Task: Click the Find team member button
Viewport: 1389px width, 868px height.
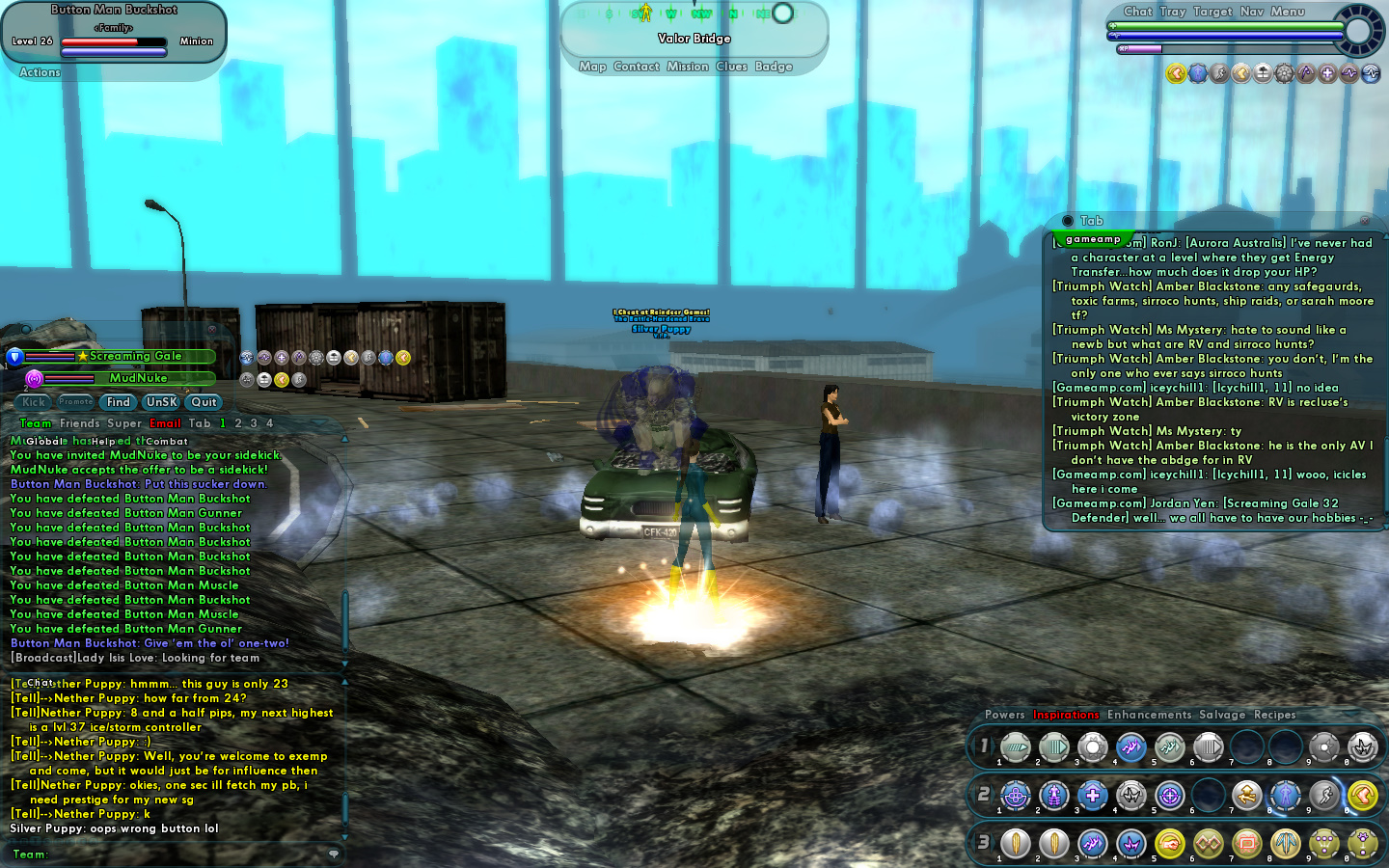Action: [119, 402]
